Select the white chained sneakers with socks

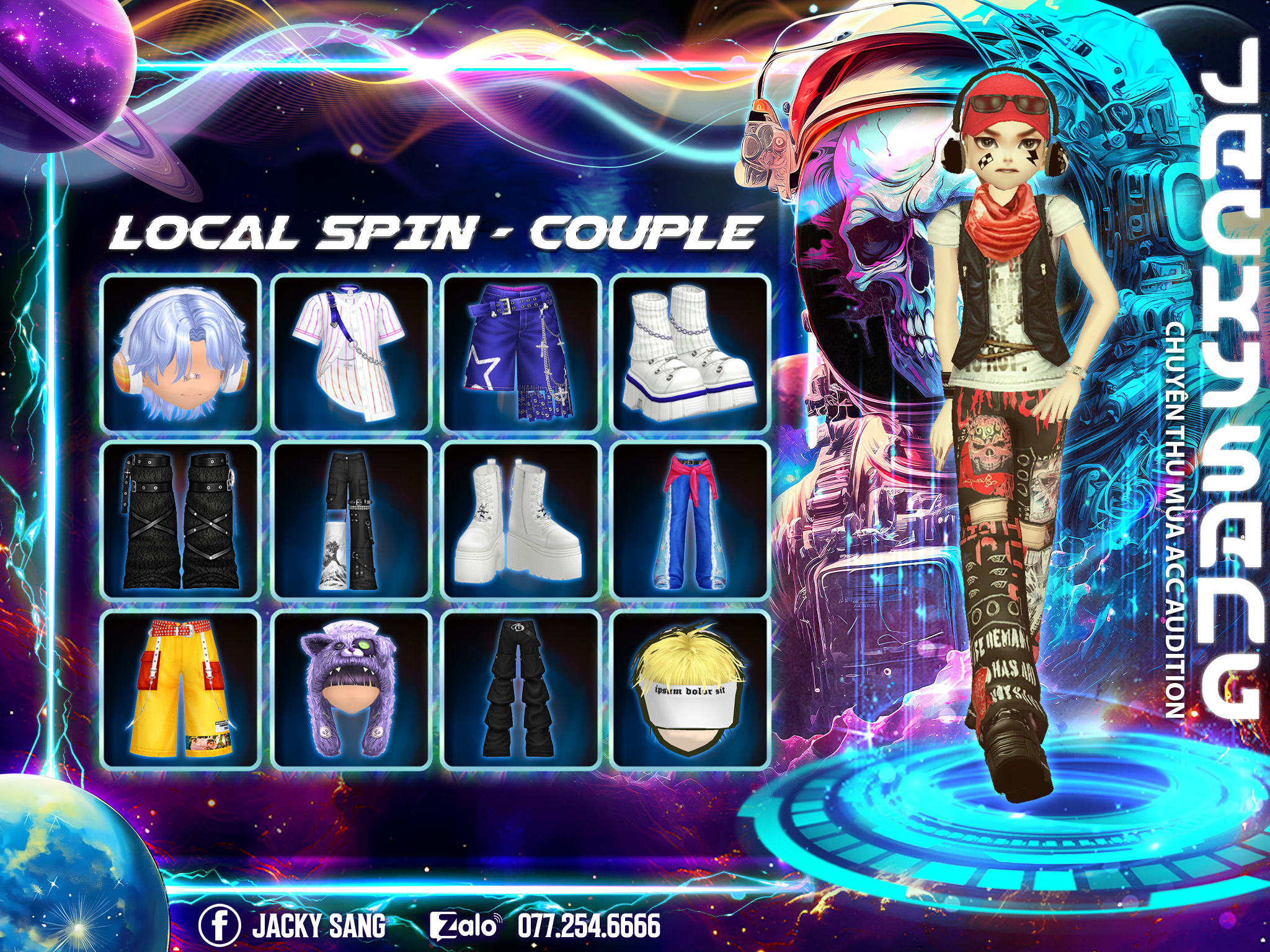[690, 353]
